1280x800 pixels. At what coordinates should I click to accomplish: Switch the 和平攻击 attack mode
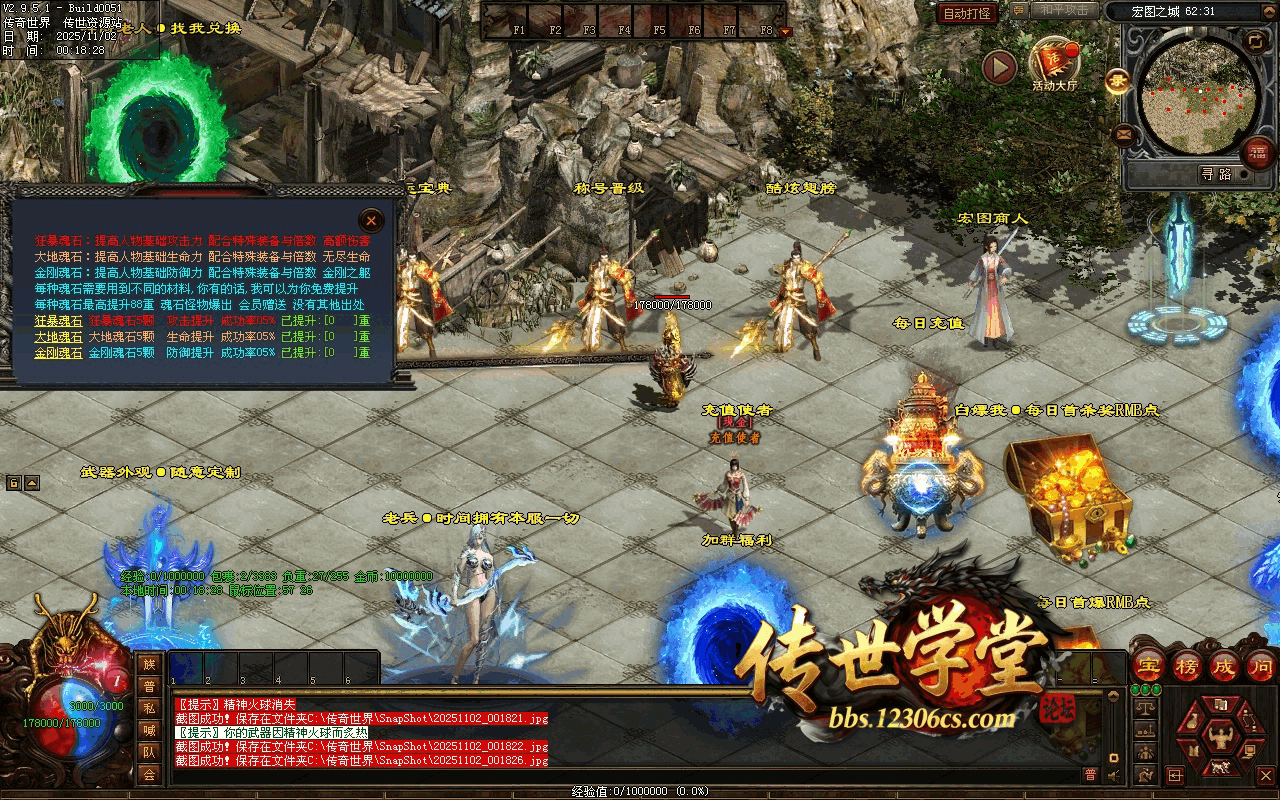pyautogui.click(x=1063, y=11)
